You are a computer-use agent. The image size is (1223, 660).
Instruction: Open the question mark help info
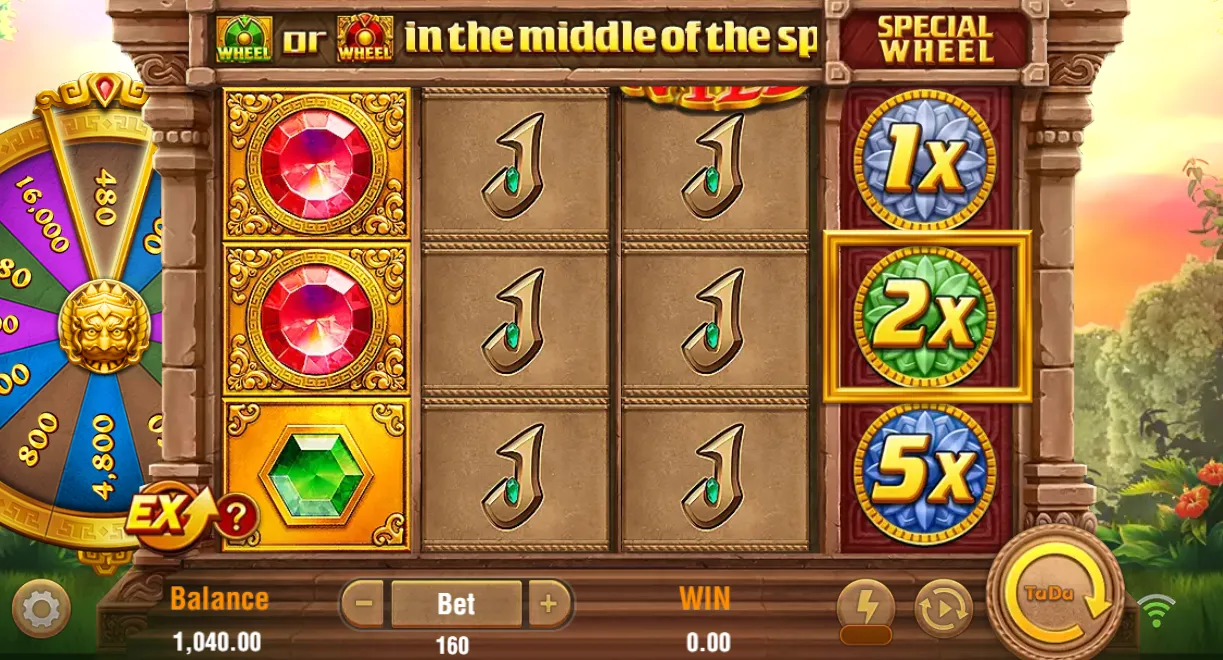[x=236, y=517]
